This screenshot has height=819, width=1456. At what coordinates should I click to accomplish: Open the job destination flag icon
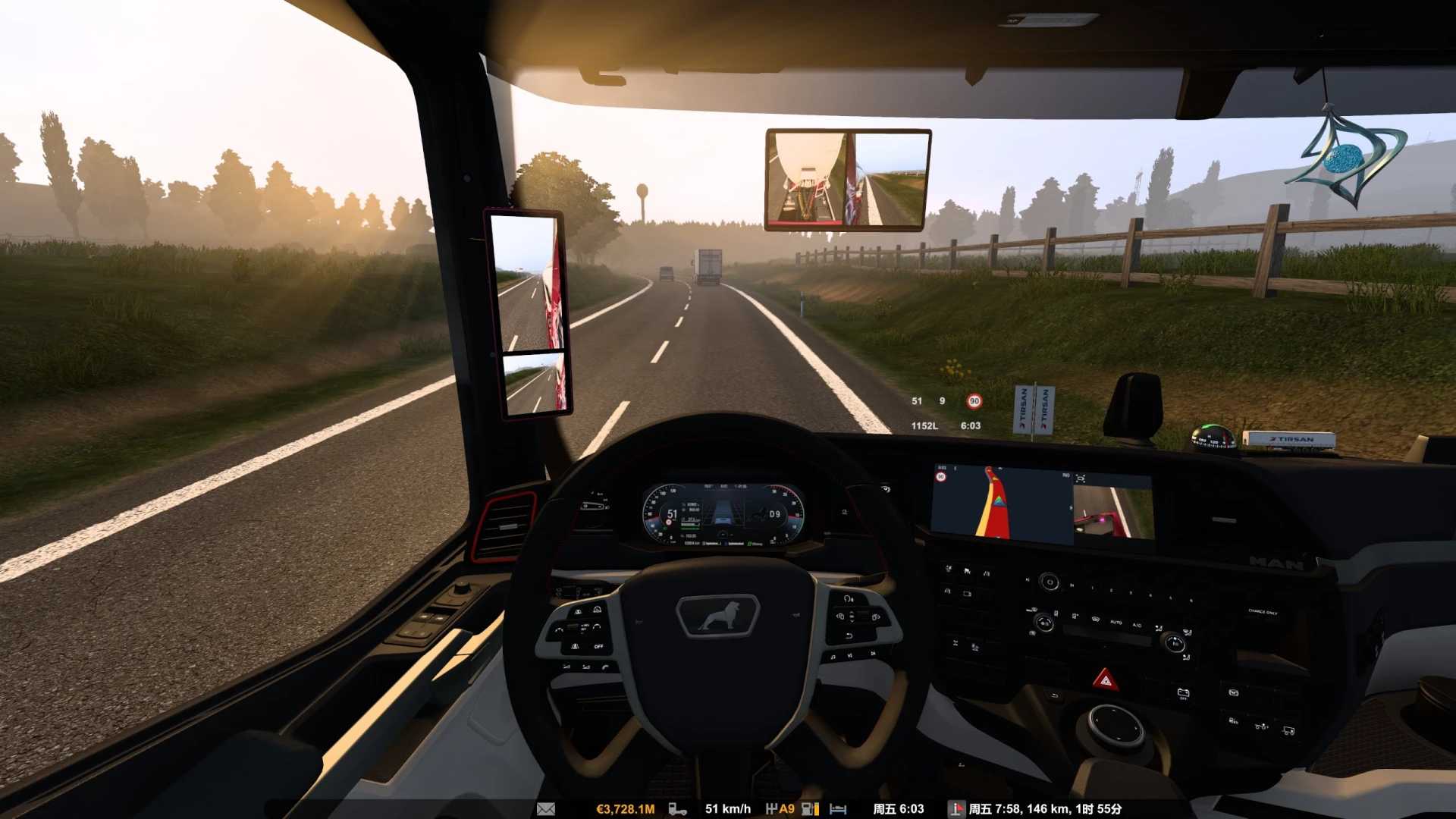click(957, 809)
